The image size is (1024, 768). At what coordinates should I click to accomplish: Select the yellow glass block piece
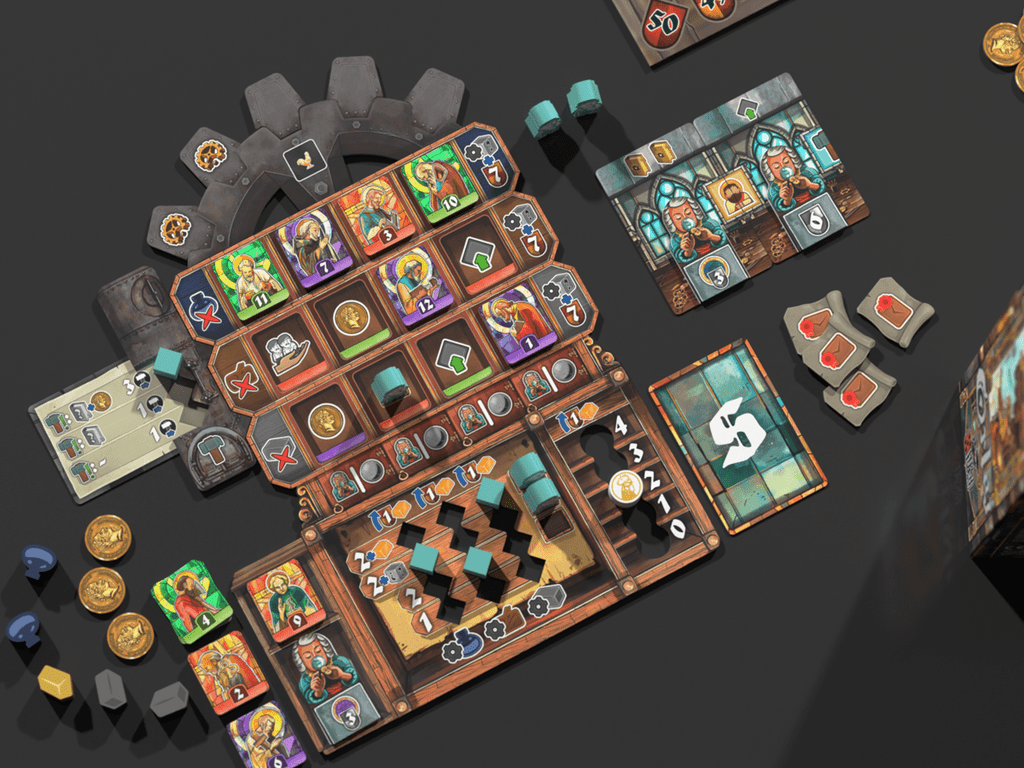pos(56,682)
